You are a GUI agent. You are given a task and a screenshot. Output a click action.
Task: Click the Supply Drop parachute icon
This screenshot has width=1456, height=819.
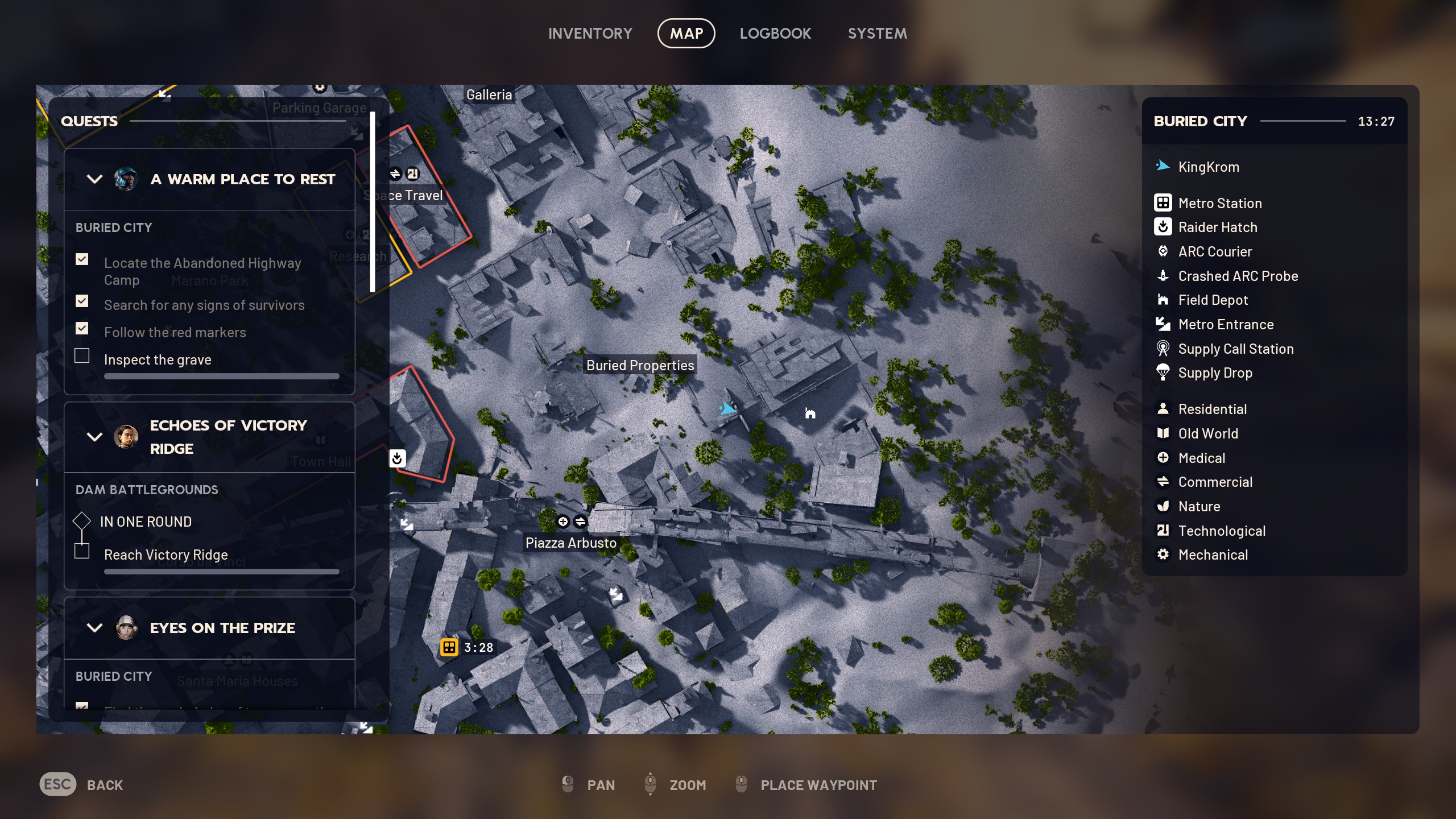tap(1163, 373)
